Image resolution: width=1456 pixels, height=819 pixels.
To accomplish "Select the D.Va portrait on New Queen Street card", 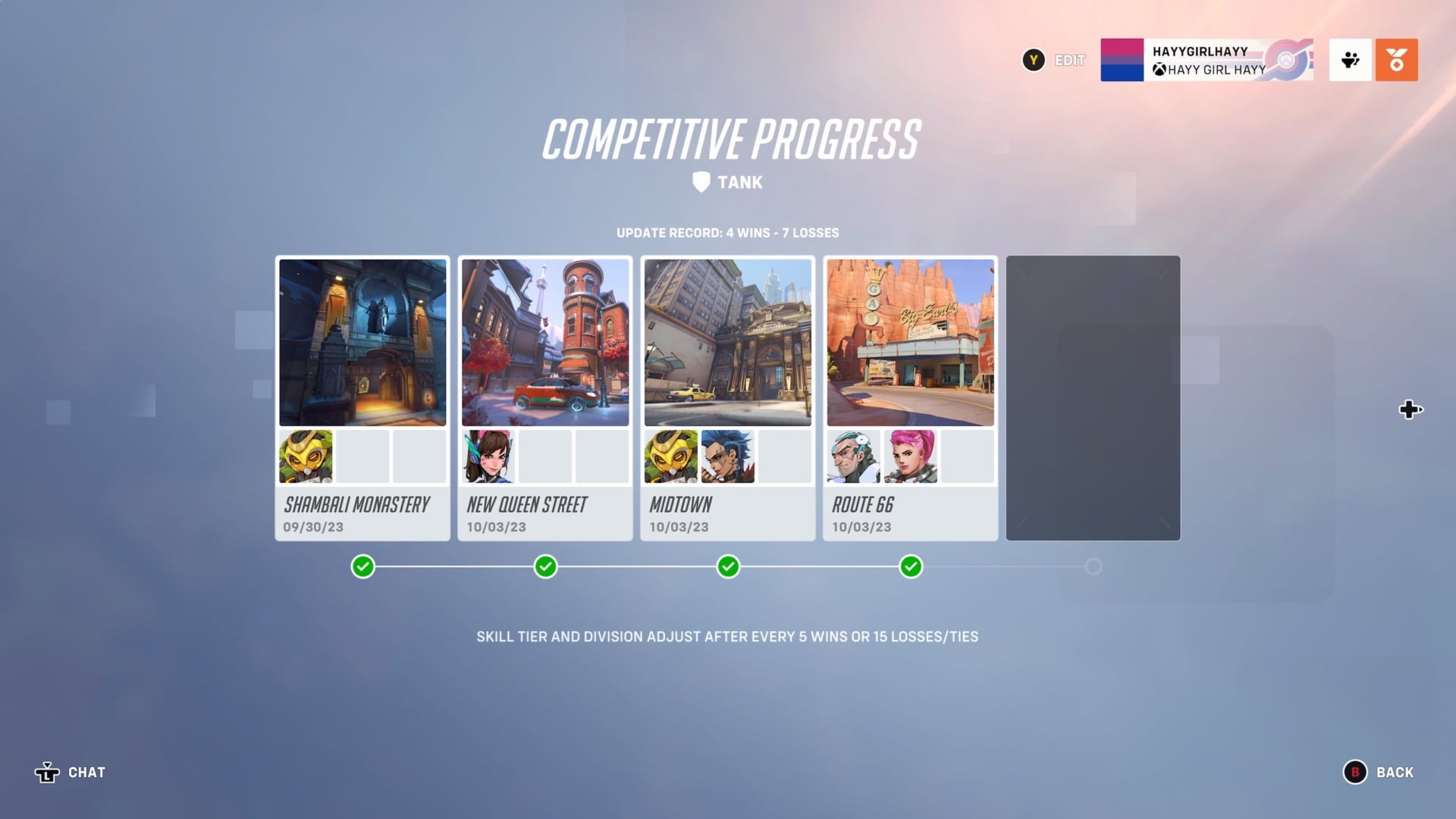I will 489,457.
